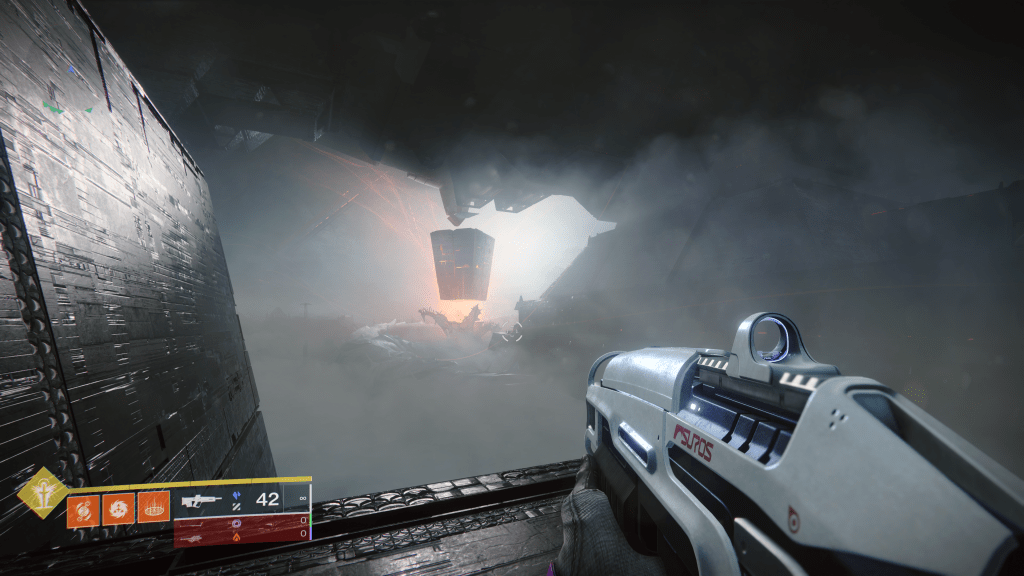The width and height of the screenshot is (1024, 576).
Task: Use the circular rift class ability icon
Action: (153, 508)
